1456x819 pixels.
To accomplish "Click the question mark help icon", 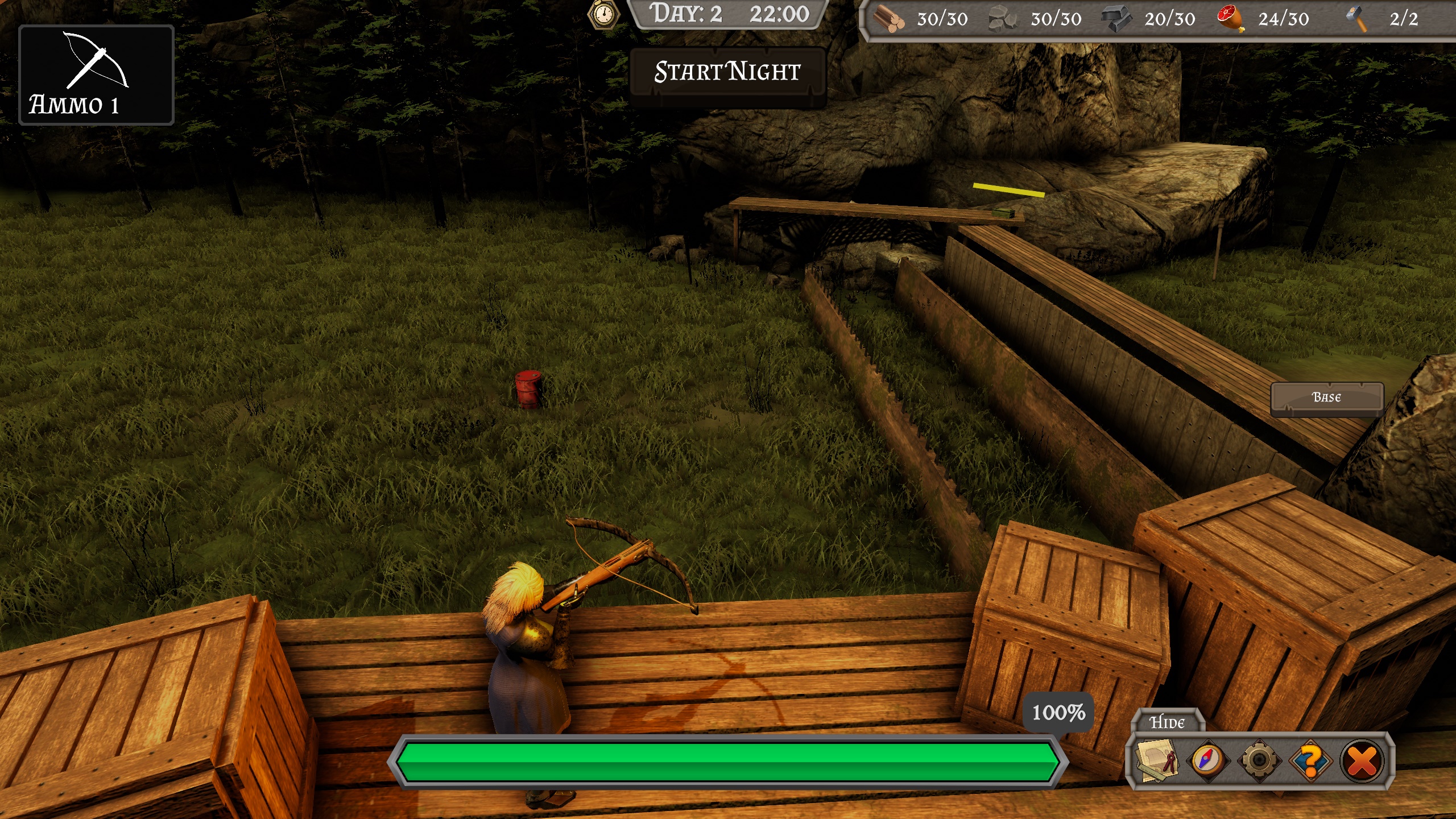I will tap(1310, 761).
